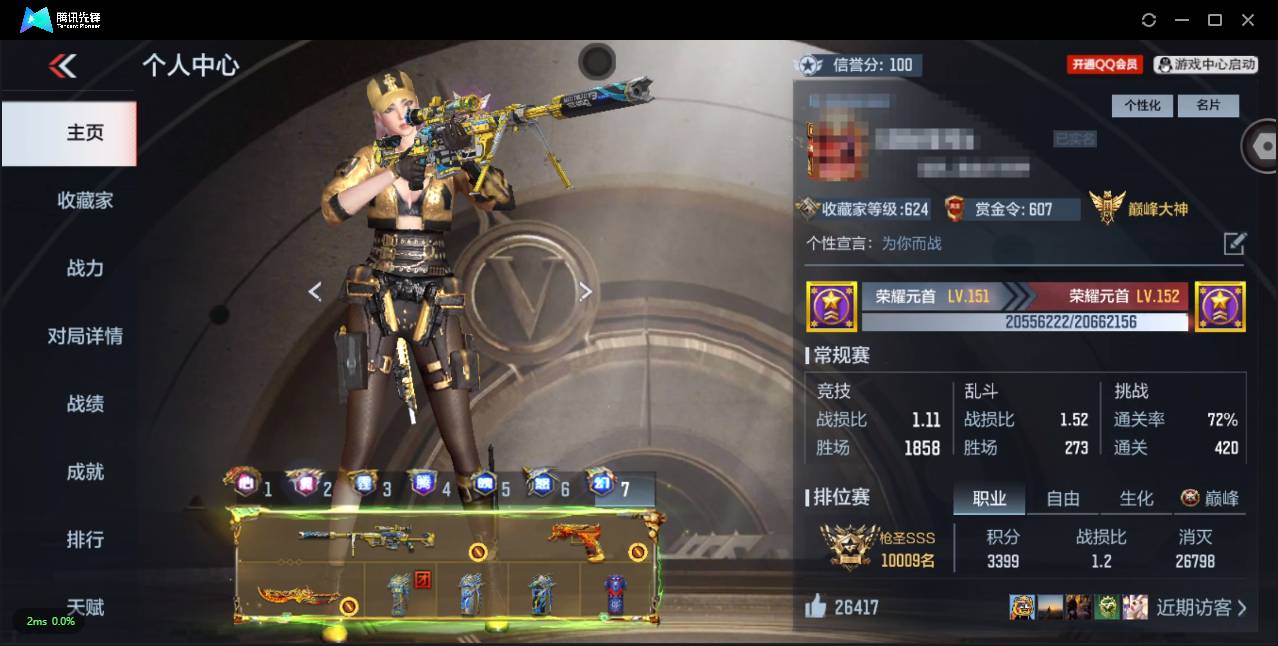Click the 个性化 button
Screen dimensions: 1278x646
click(1142, 105)
